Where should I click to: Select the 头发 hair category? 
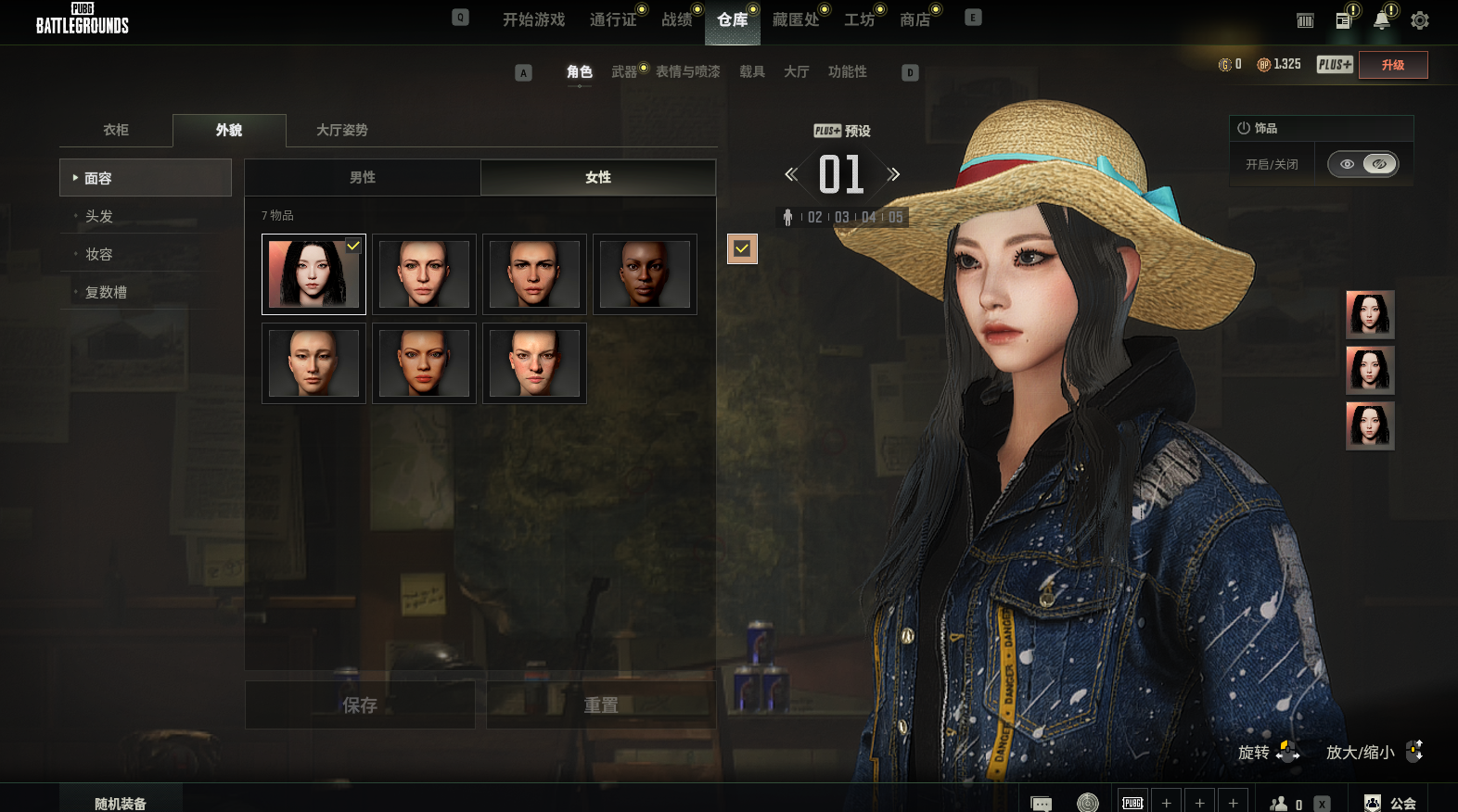99,216
